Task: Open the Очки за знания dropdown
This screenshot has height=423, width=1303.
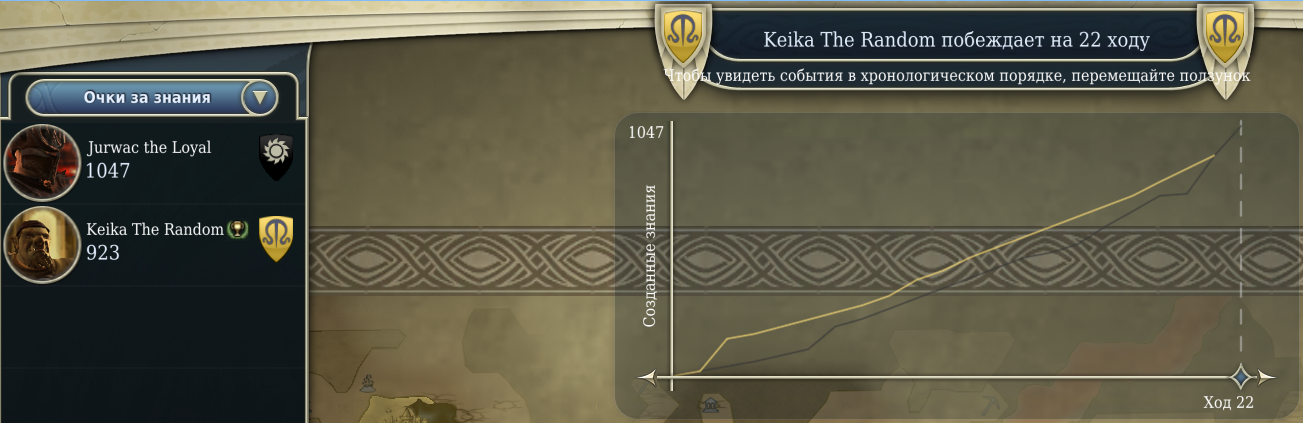Action: (260, 97)
